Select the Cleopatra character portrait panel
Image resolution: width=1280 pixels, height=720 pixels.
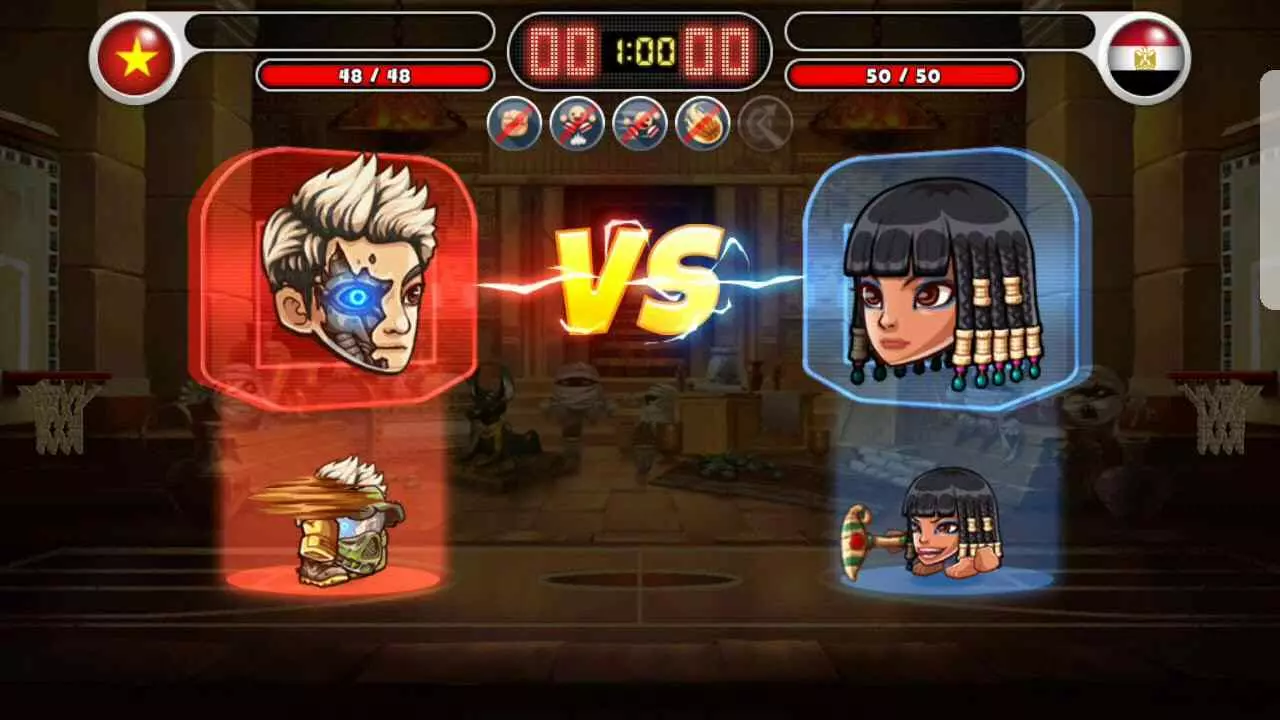[x=940, y=275]
